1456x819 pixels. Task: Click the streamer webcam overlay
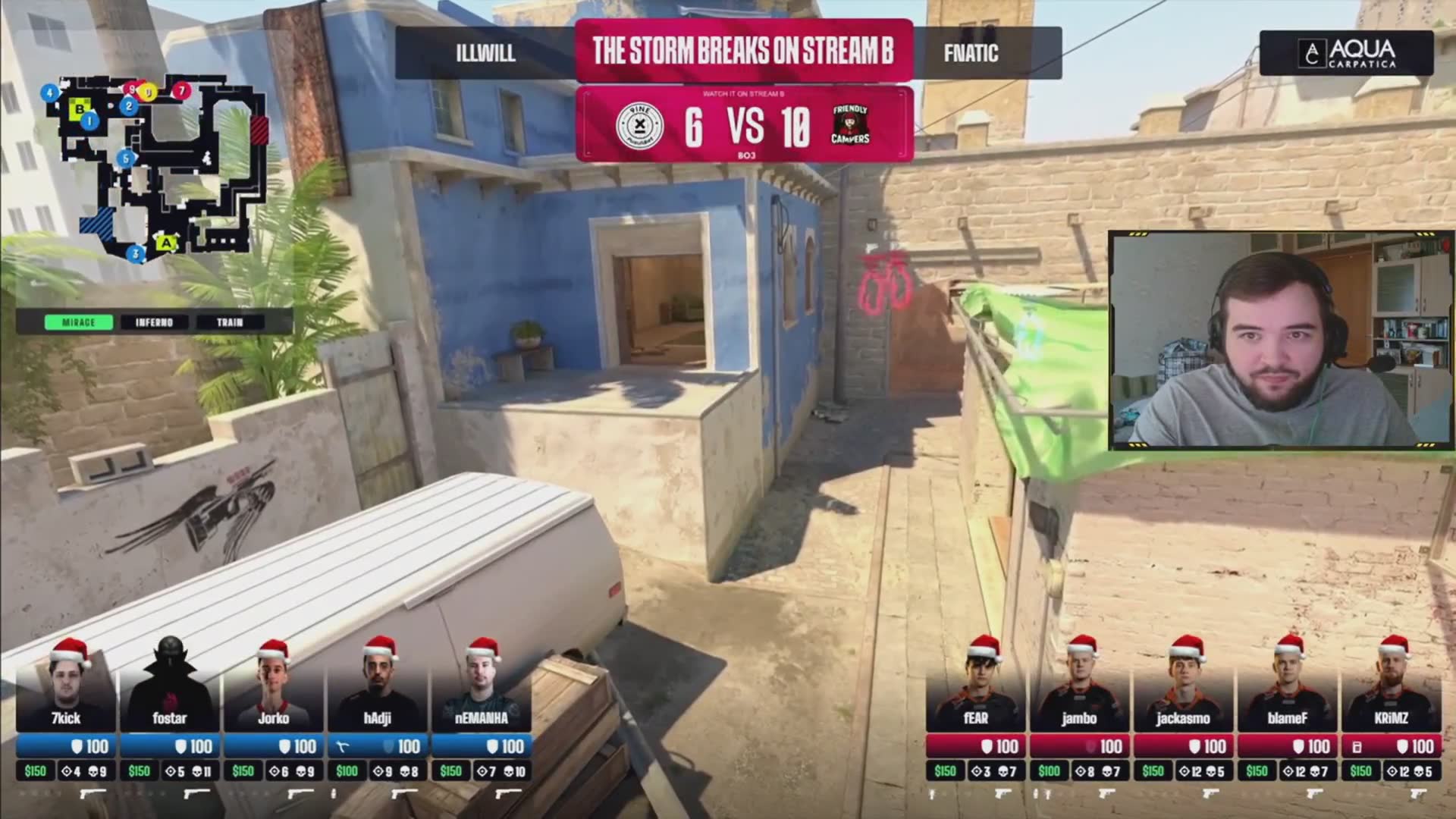[x=1282, y=340]
